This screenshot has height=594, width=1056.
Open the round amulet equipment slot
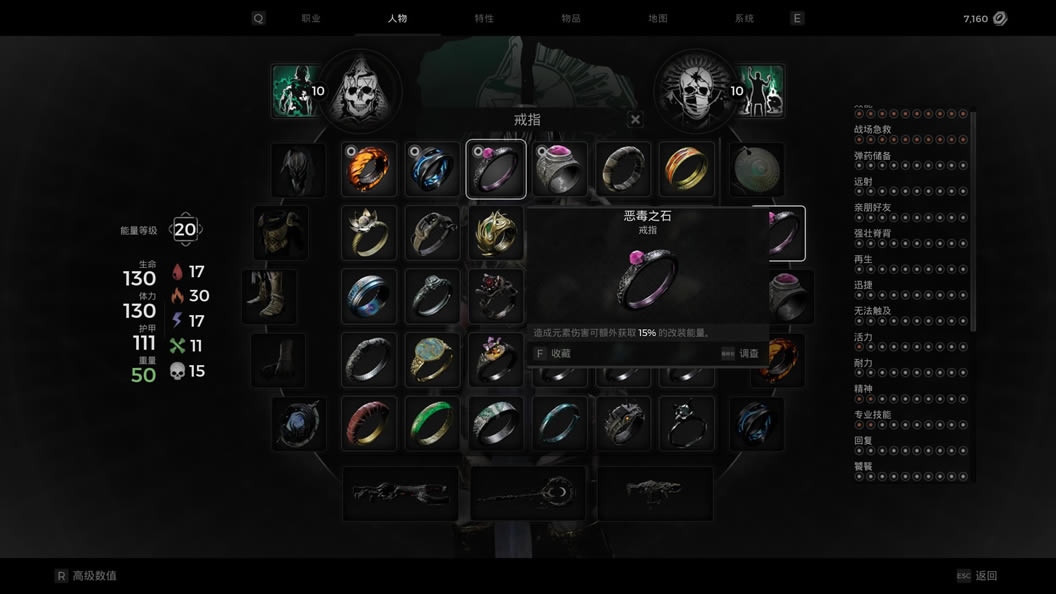[x=757, y=169]
